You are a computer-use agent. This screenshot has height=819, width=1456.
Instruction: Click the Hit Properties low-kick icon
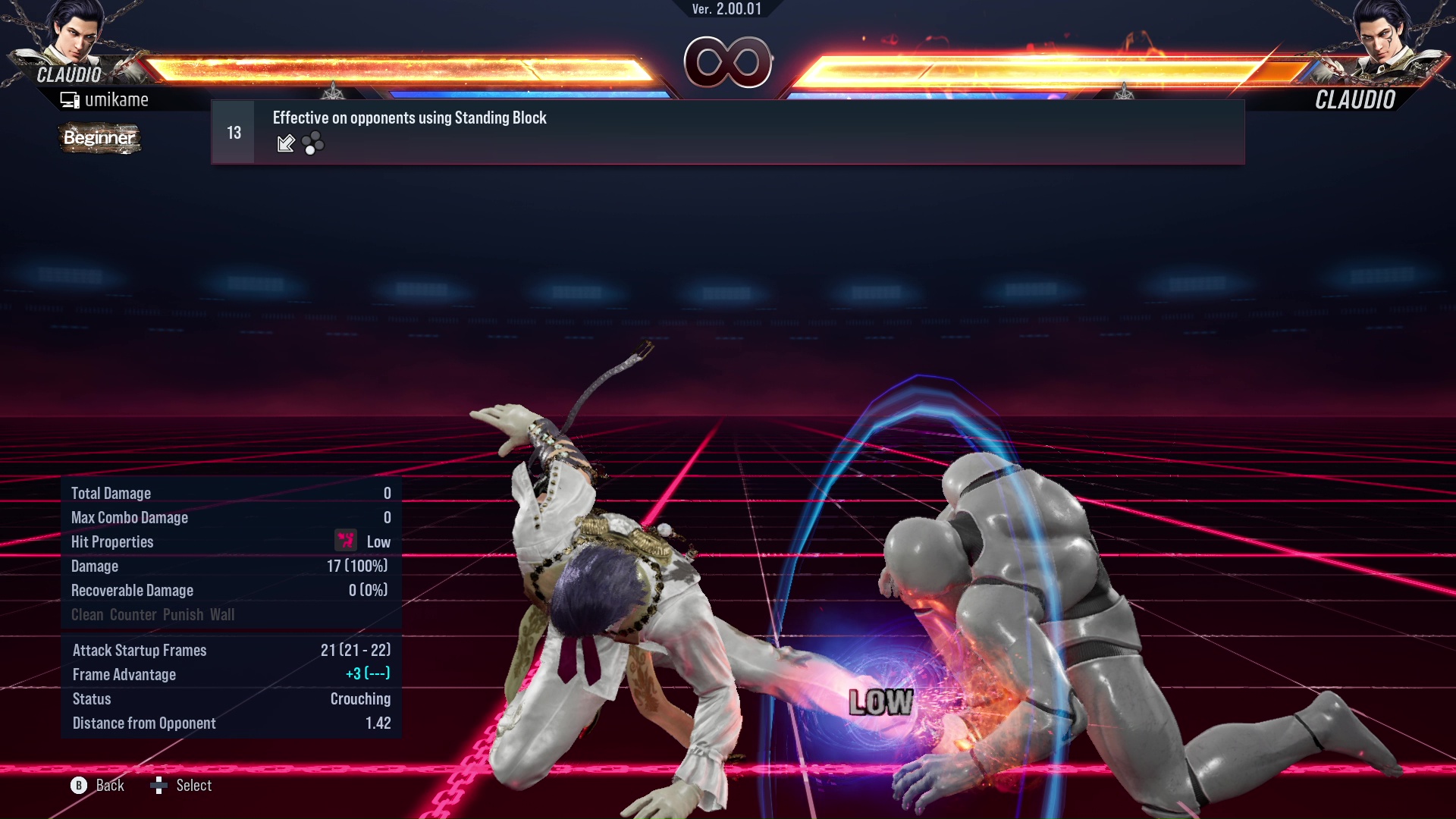[345, 541]
